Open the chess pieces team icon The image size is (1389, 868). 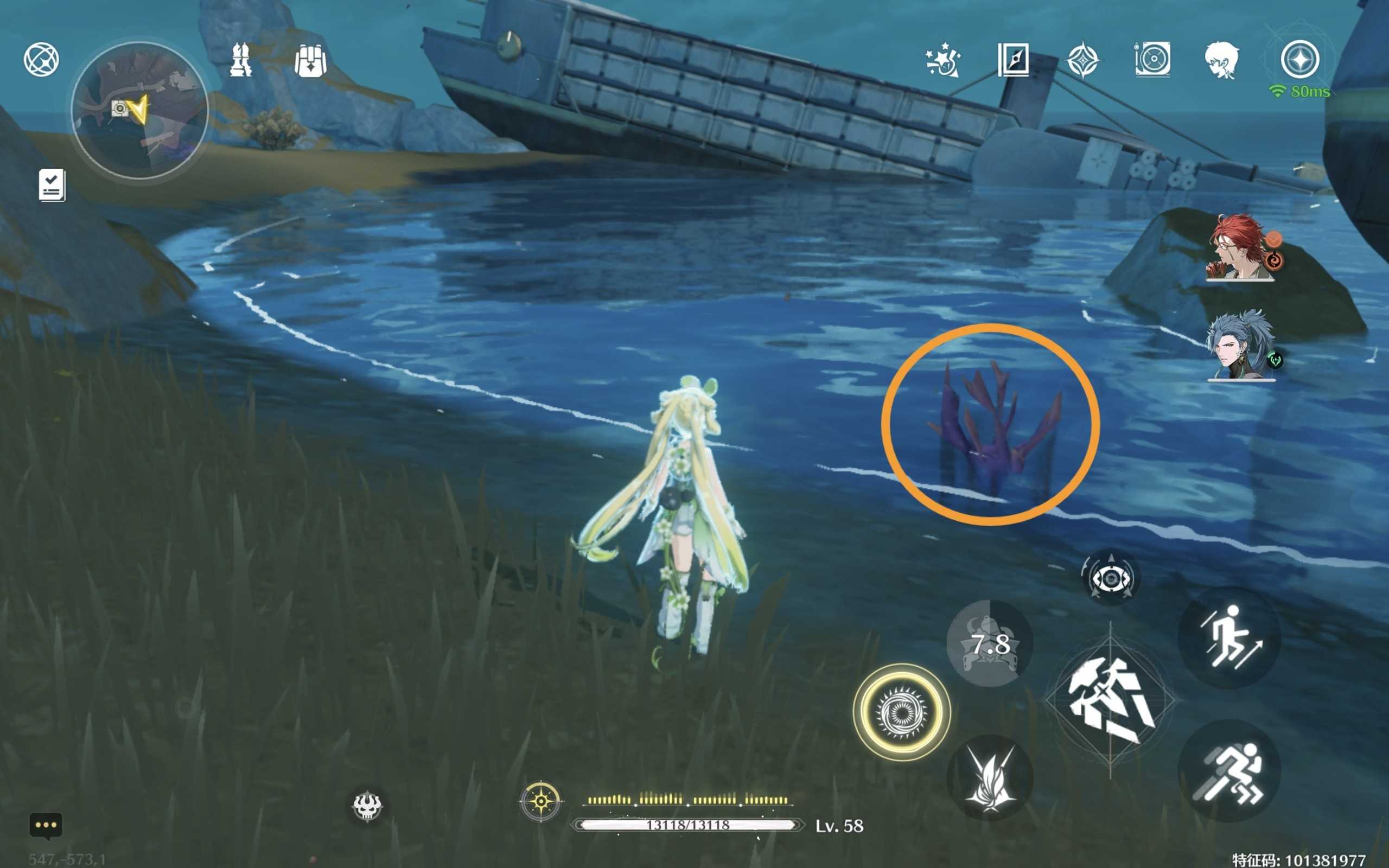pos(241,60)
